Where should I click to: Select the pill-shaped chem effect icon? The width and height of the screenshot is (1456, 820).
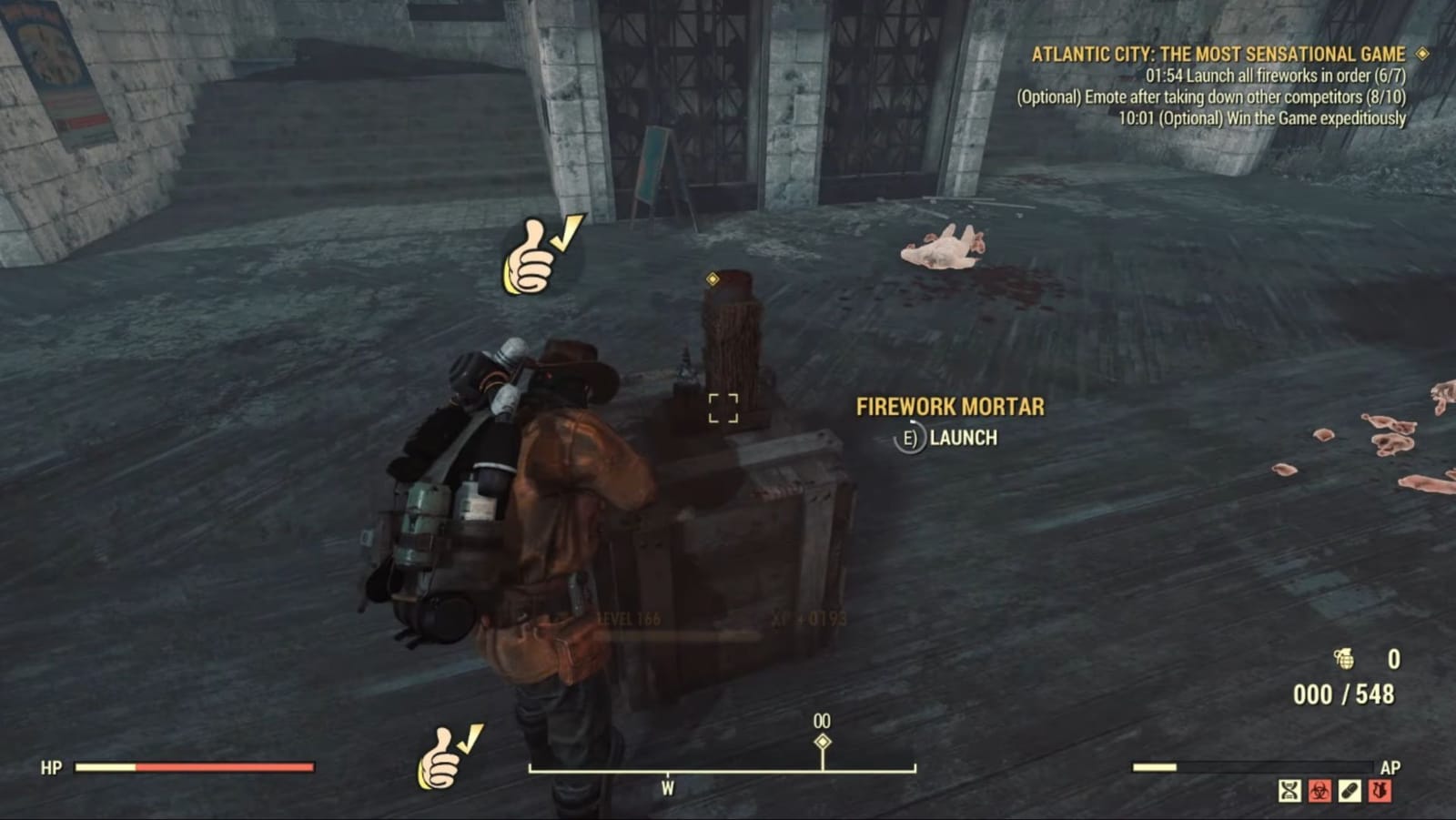pos(1349,790)
